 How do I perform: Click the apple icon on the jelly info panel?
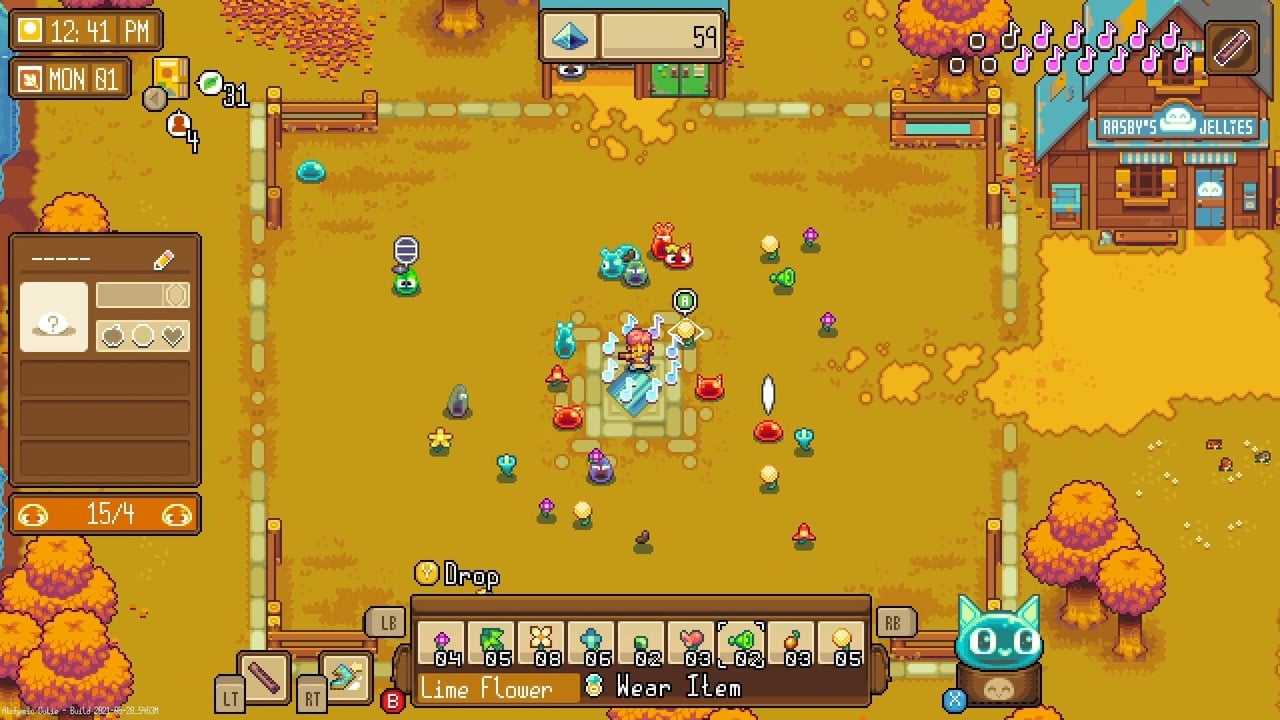113,334
